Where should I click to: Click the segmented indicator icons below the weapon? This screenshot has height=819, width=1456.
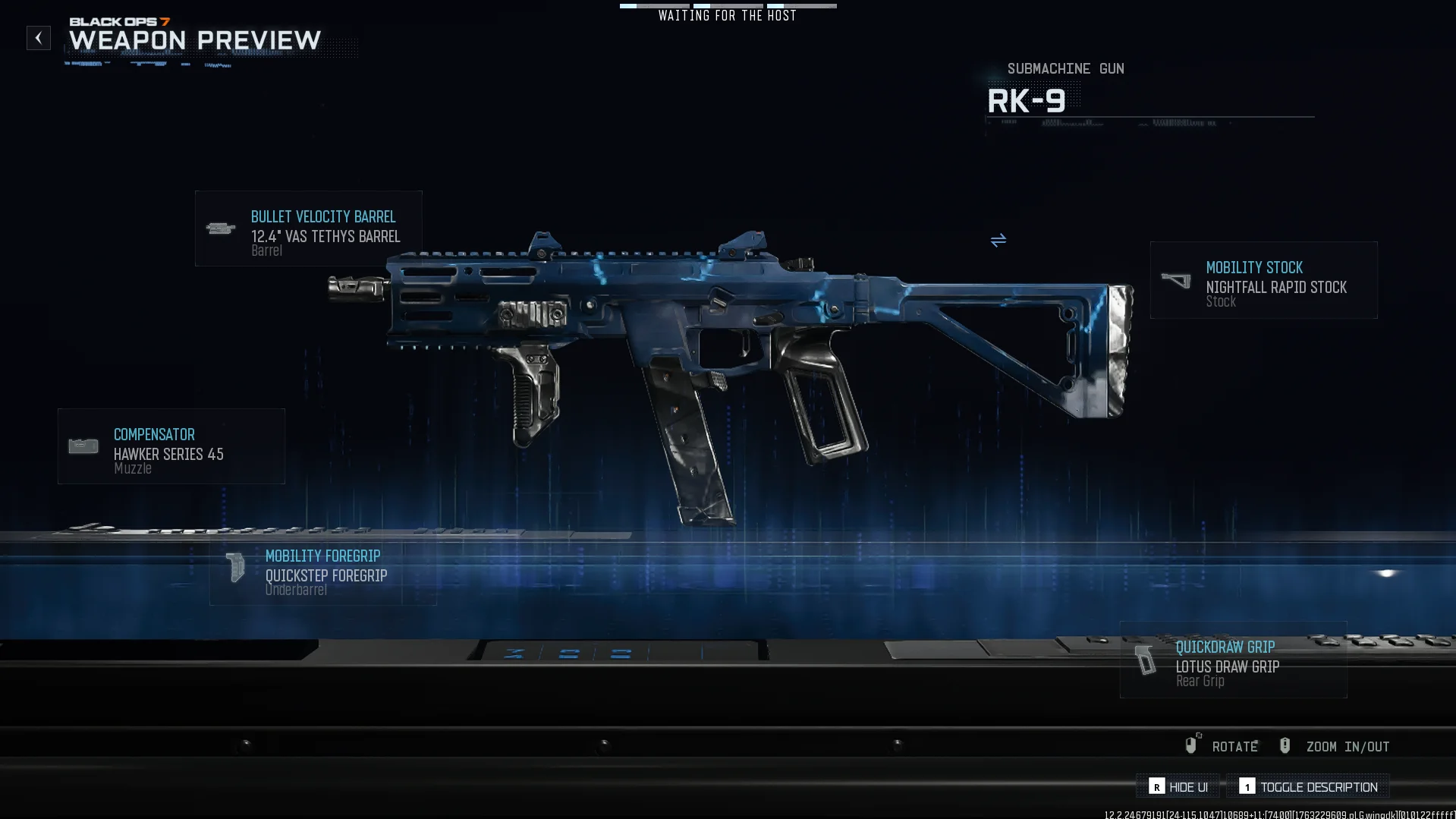point(569,653)
